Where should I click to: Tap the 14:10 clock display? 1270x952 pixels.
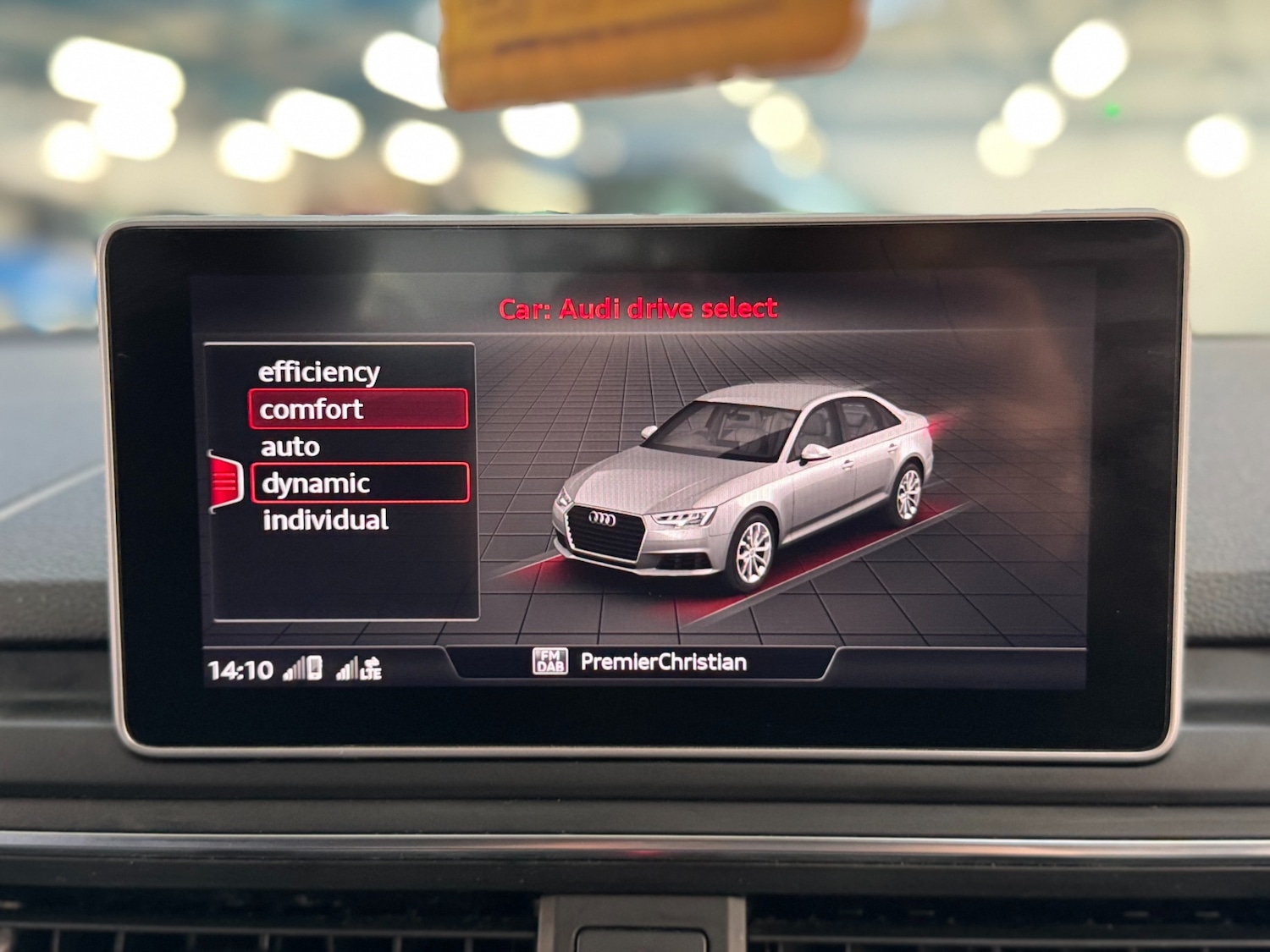240,669
